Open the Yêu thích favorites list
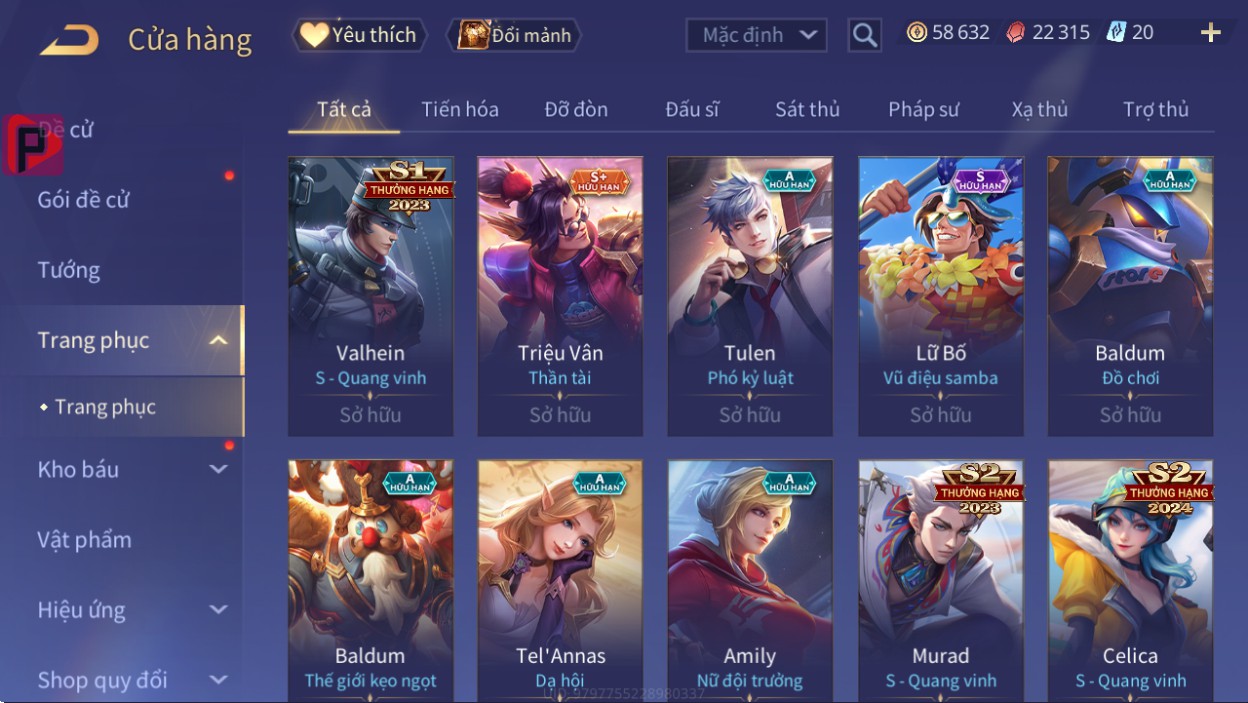1248x703 pixels. tap(359, 35)
